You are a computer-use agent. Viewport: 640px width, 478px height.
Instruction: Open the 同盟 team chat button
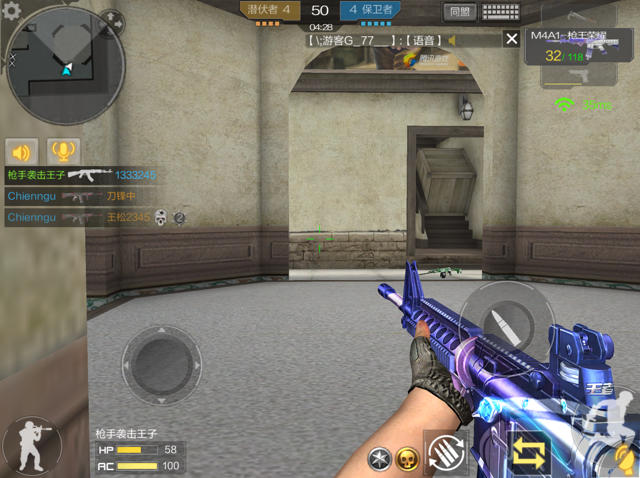click(460, 13)
